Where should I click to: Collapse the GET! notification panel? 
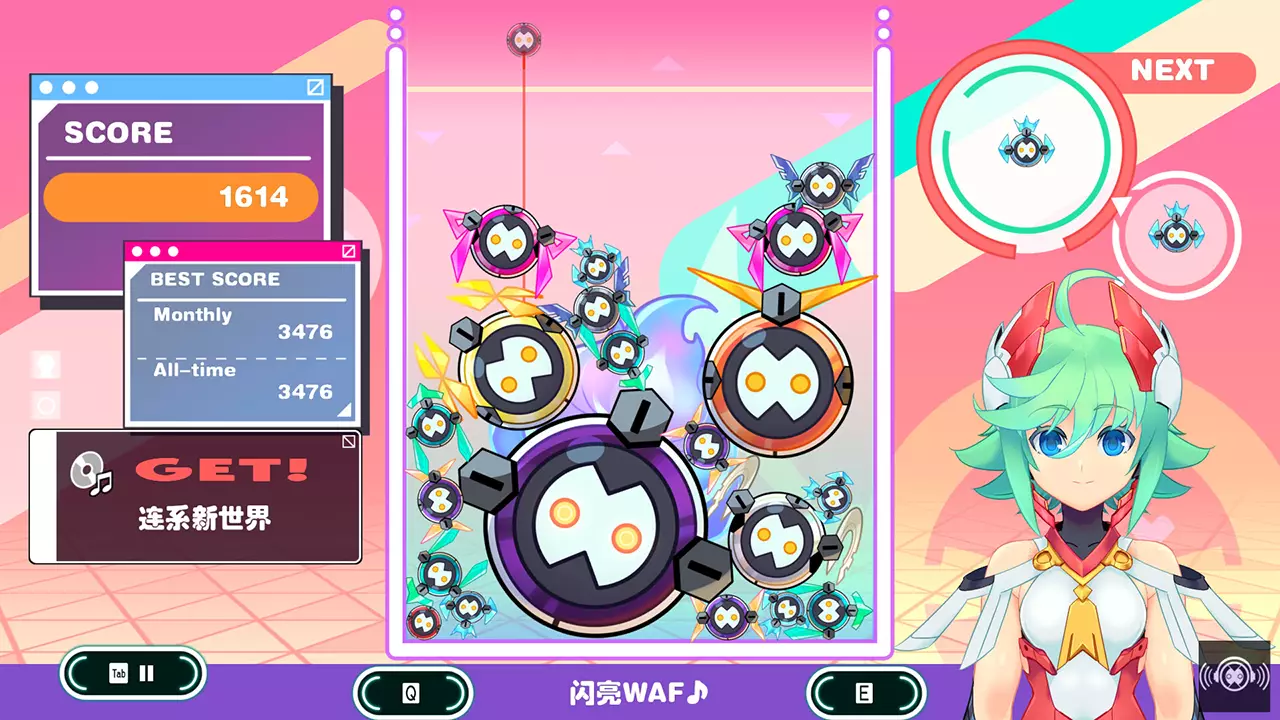347,440
